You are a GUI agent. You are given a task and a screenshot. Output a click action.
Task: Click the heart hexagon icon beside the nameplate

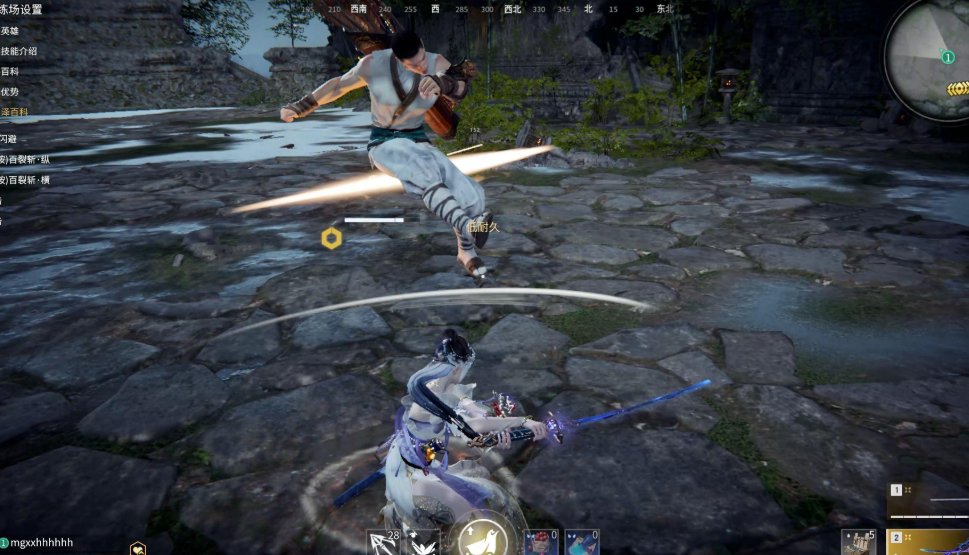click(x=138, y=548)
